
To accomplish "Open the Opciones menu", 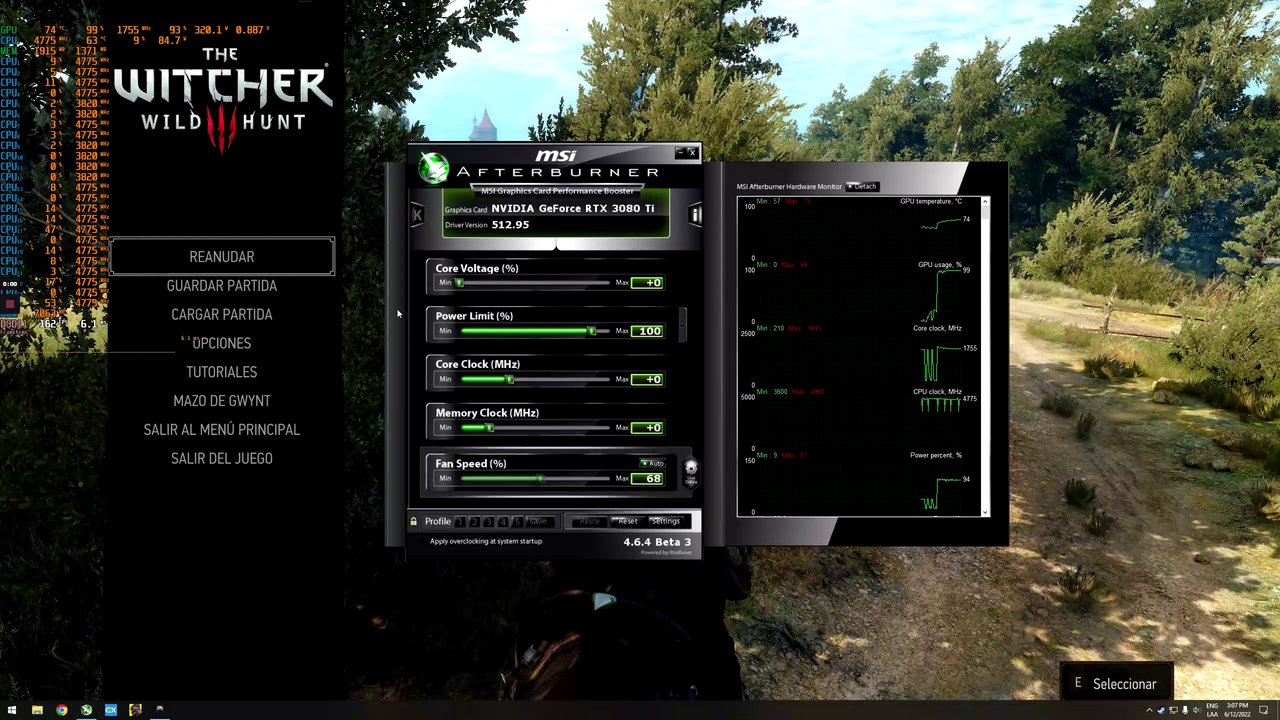I will click(221, 343).
